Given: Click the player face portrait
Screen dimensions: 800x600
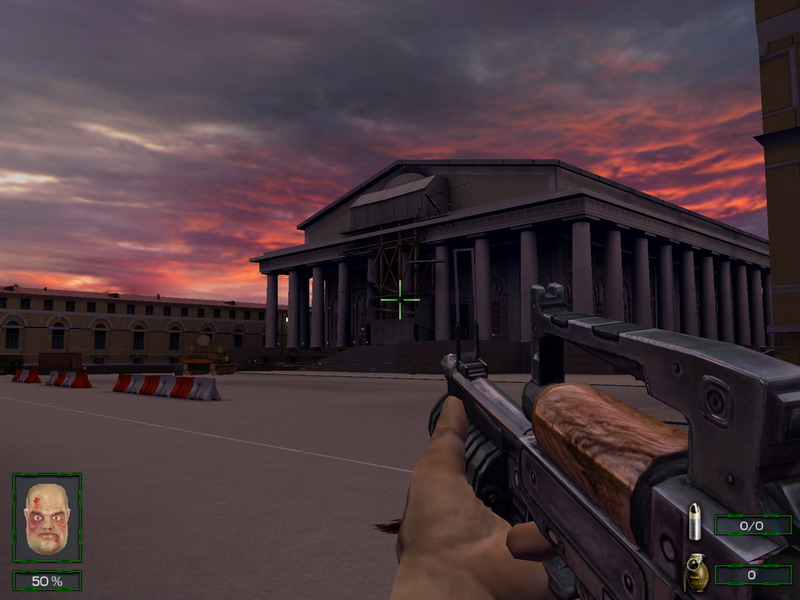Looking at the screenshot, I should coord(47,518).
